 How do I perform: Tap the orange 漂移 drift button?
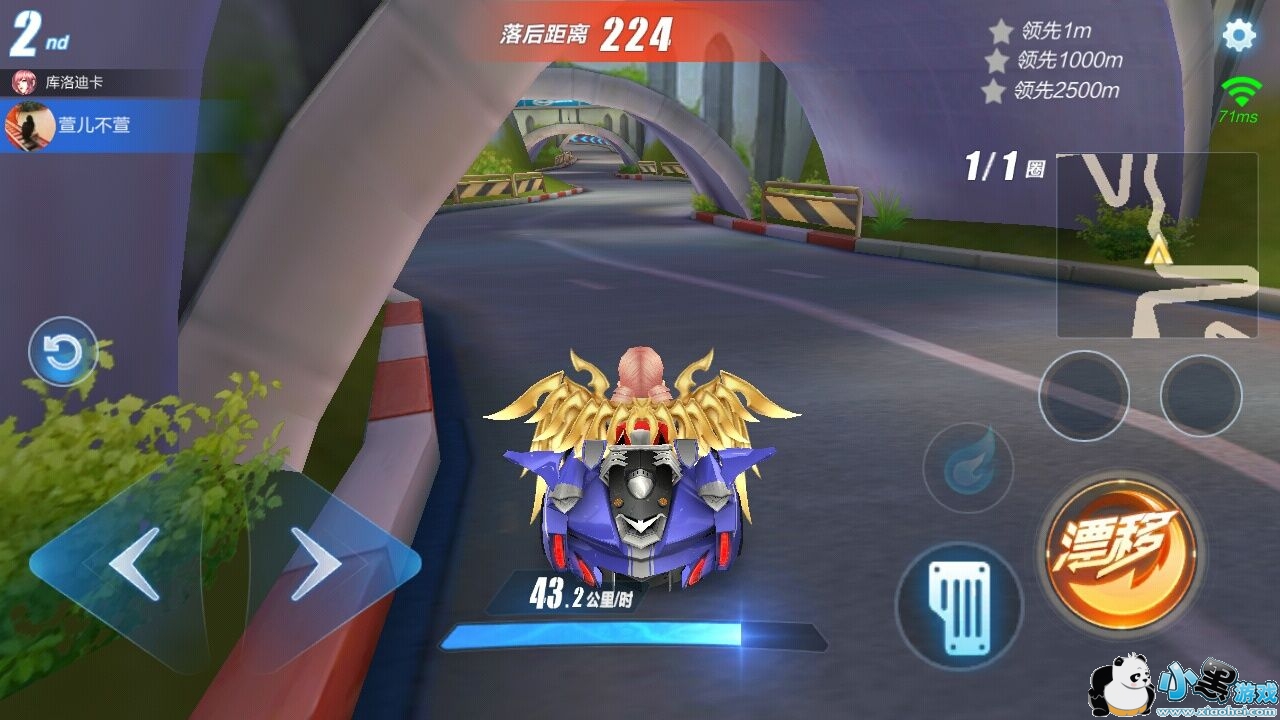[x=1120, y=546]
